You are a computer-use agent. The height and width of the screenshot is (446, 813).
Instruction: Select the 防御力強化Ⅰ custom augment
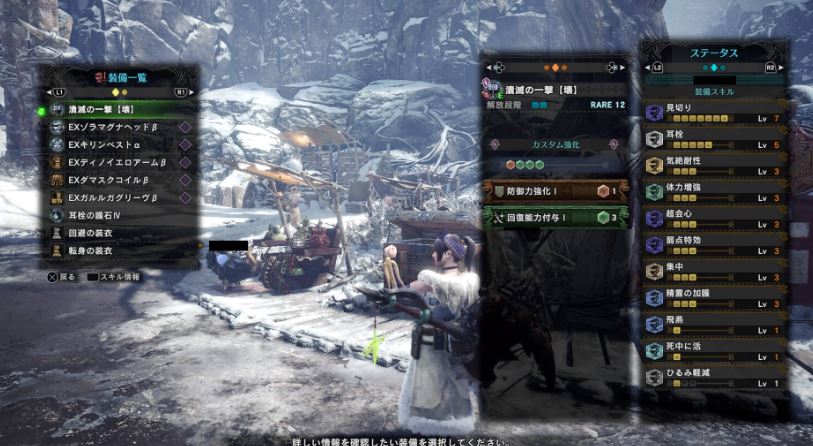pyautogui.click(x=556, y=191)
